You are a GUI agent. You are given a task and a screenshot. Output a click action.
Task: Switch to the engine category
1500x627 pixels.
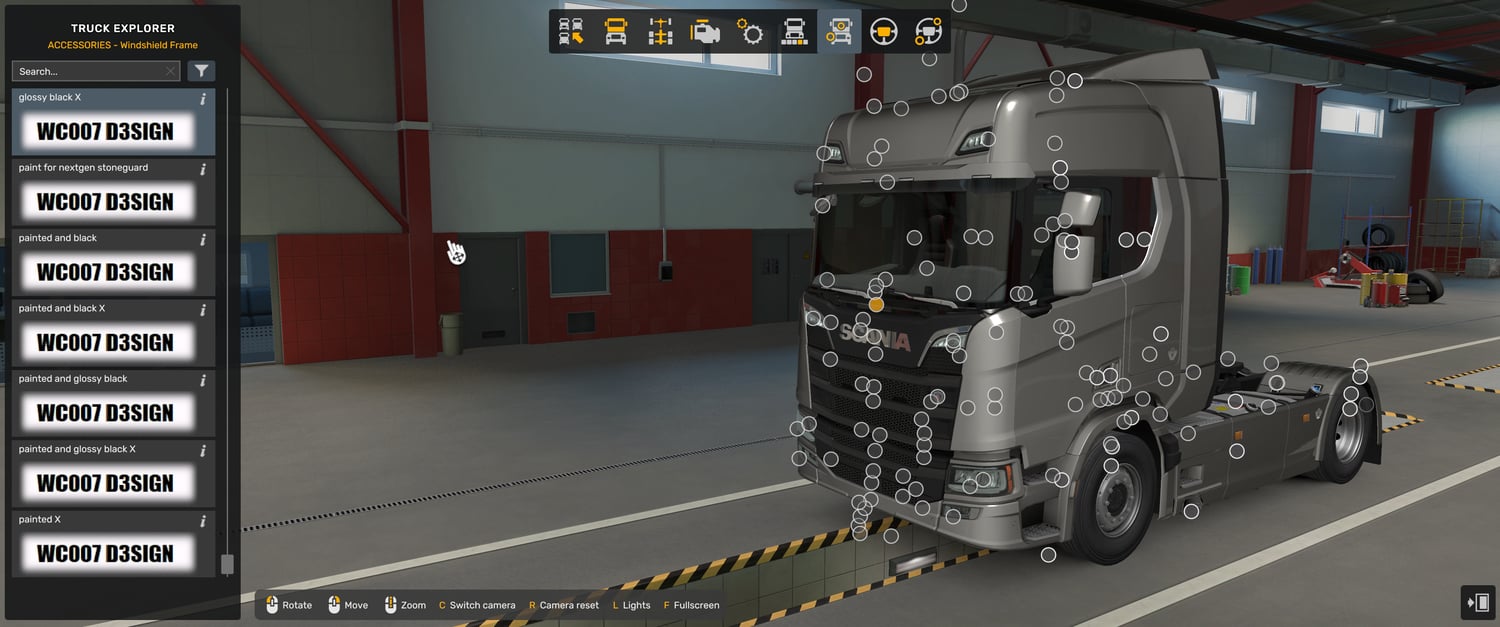[x=705, y=32]
